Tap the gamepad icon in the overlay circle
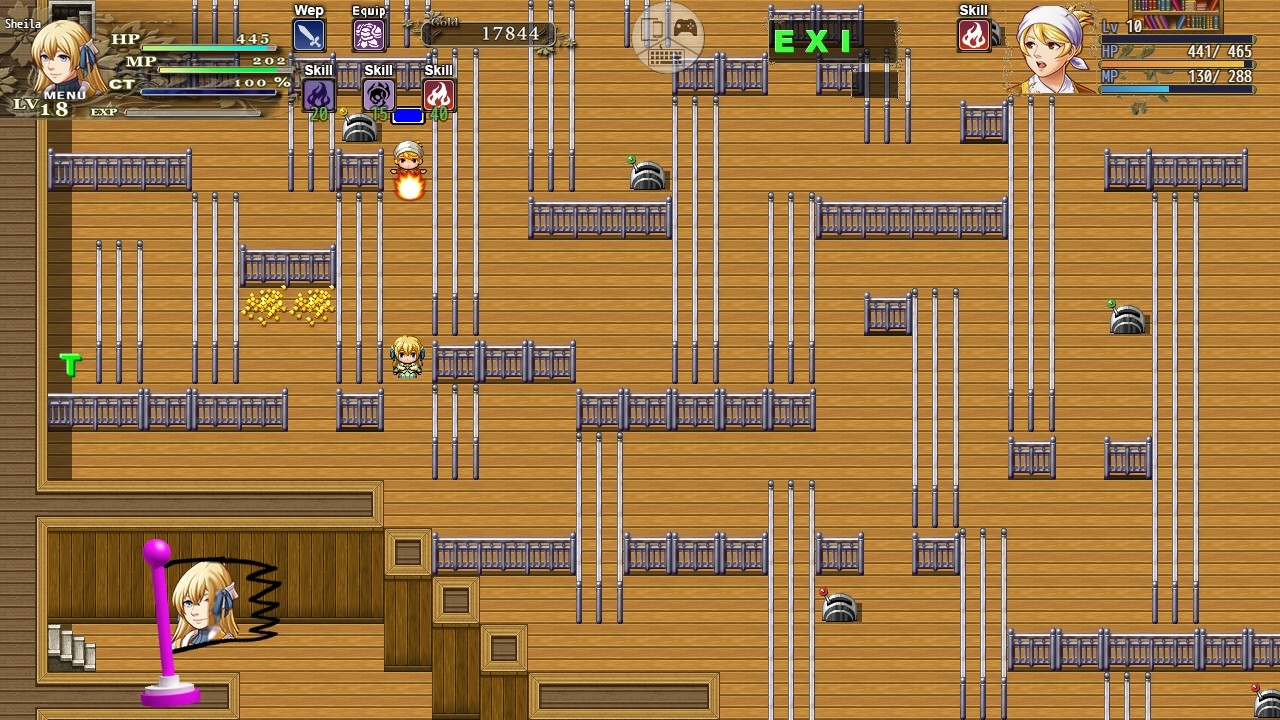The height and width of the screenshot is (720, 1280). click(x=685, y=28)
